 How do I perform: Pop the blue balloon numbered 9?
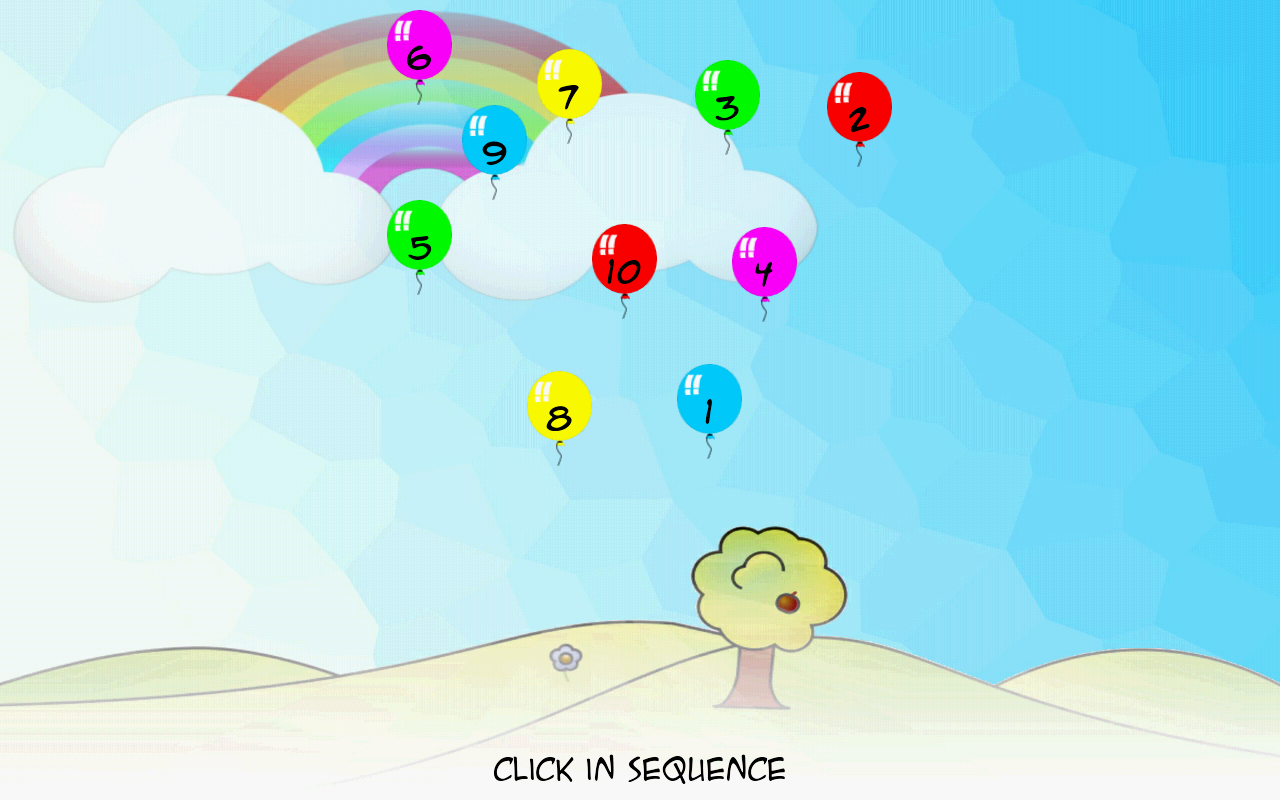point(493,145)
